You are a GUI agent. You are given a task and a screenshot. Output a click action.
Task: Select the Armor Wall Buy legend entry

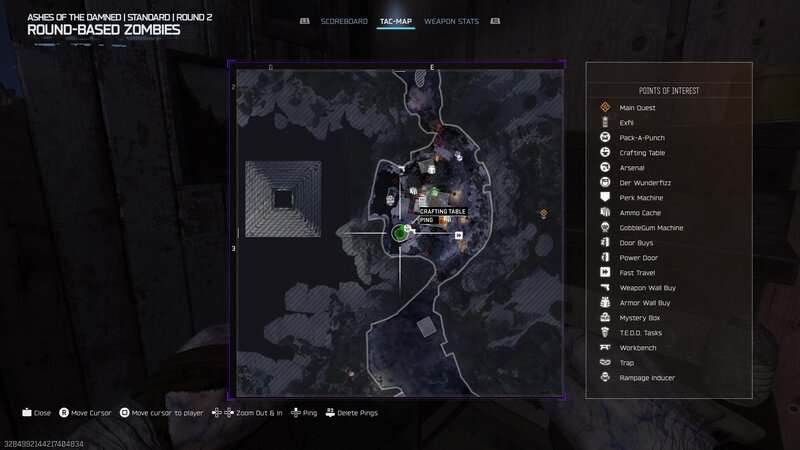click(x=645, y=303)
